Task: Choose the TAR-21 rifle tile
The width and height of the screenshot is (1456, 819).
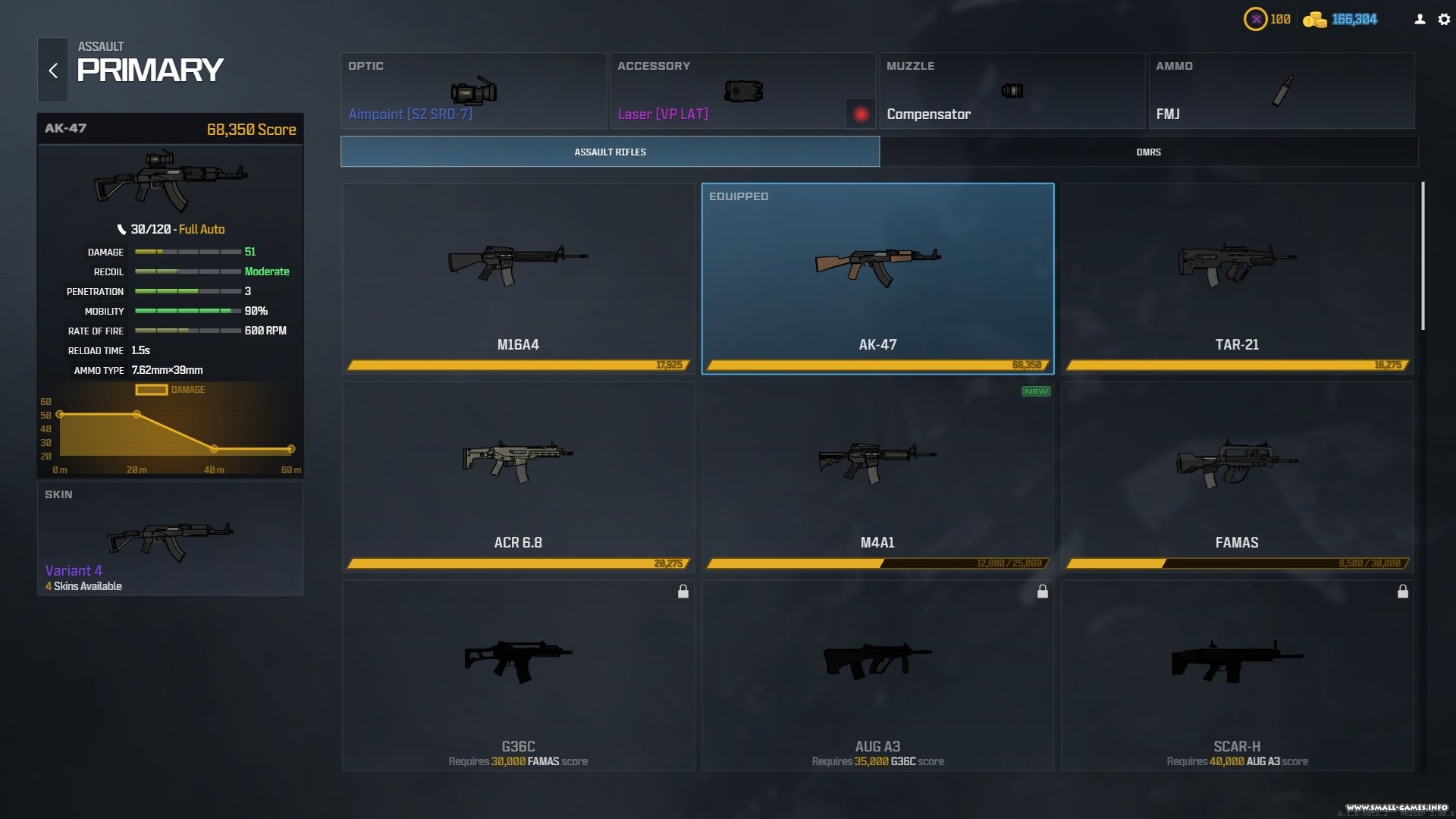Action: click(1237, 278)
